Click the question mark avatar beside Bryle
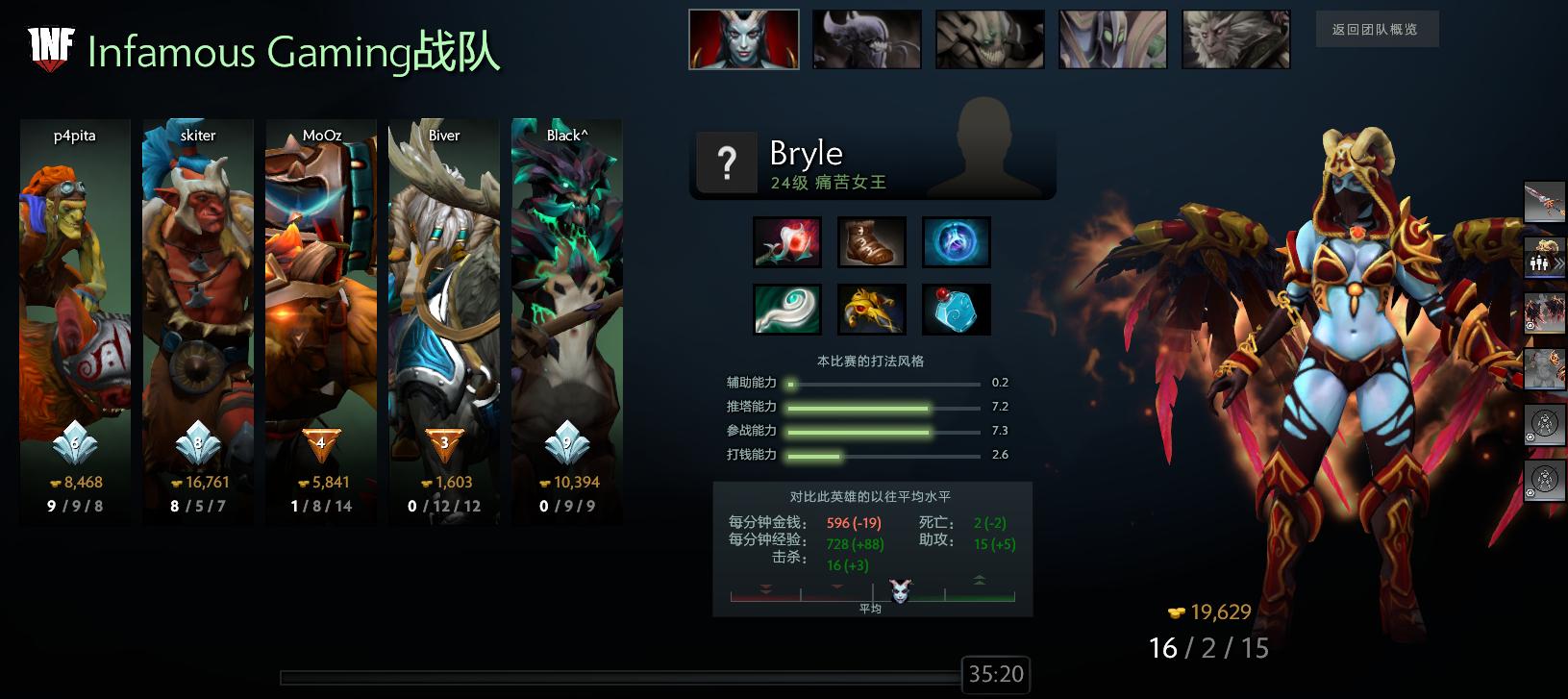The height and width of the screenshot is (699, 1568). (x=727, y=162)
